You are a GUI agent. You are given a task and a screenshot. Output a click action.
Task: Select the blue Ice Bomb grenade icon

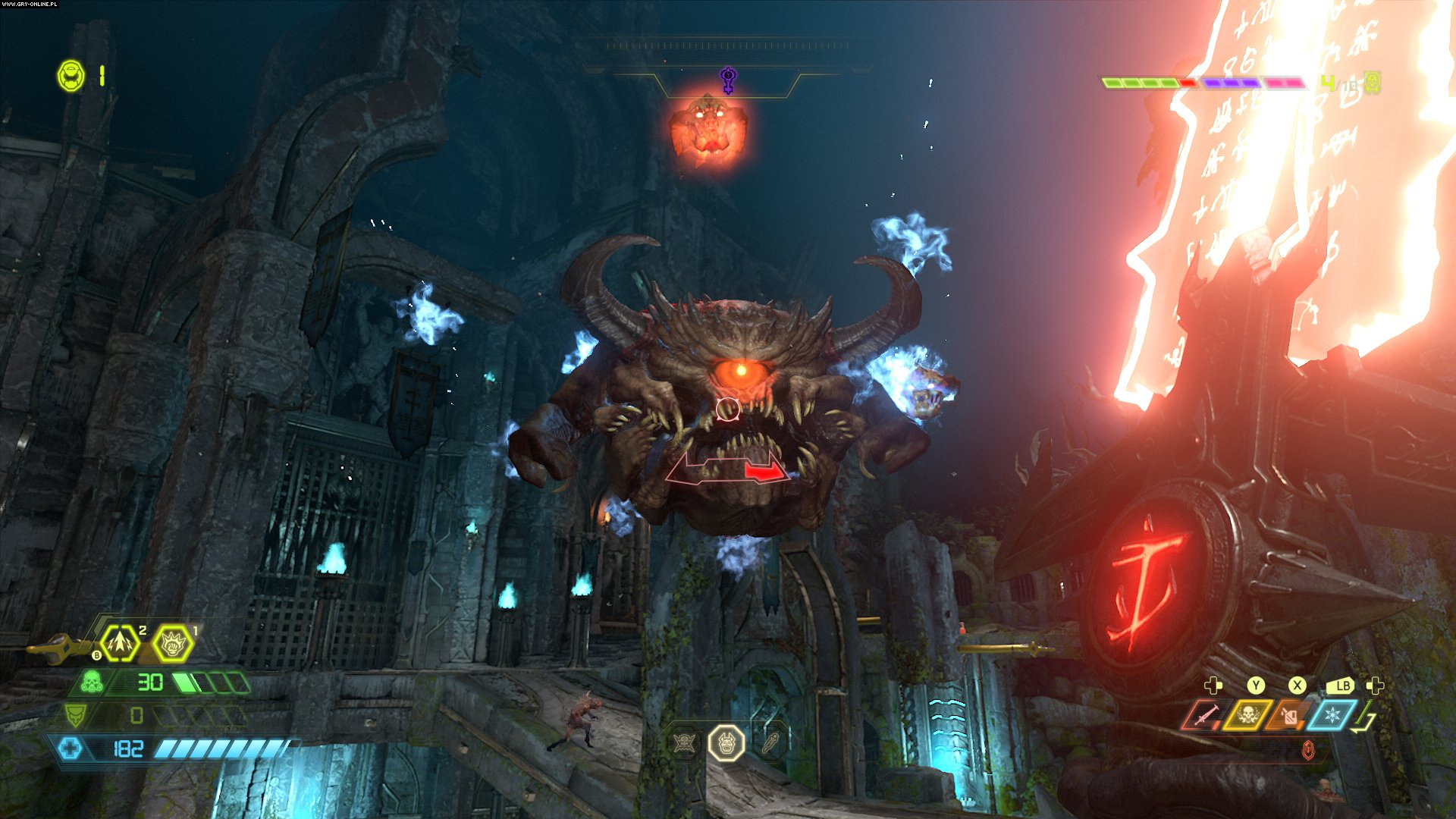click(x=1331, y=715)
